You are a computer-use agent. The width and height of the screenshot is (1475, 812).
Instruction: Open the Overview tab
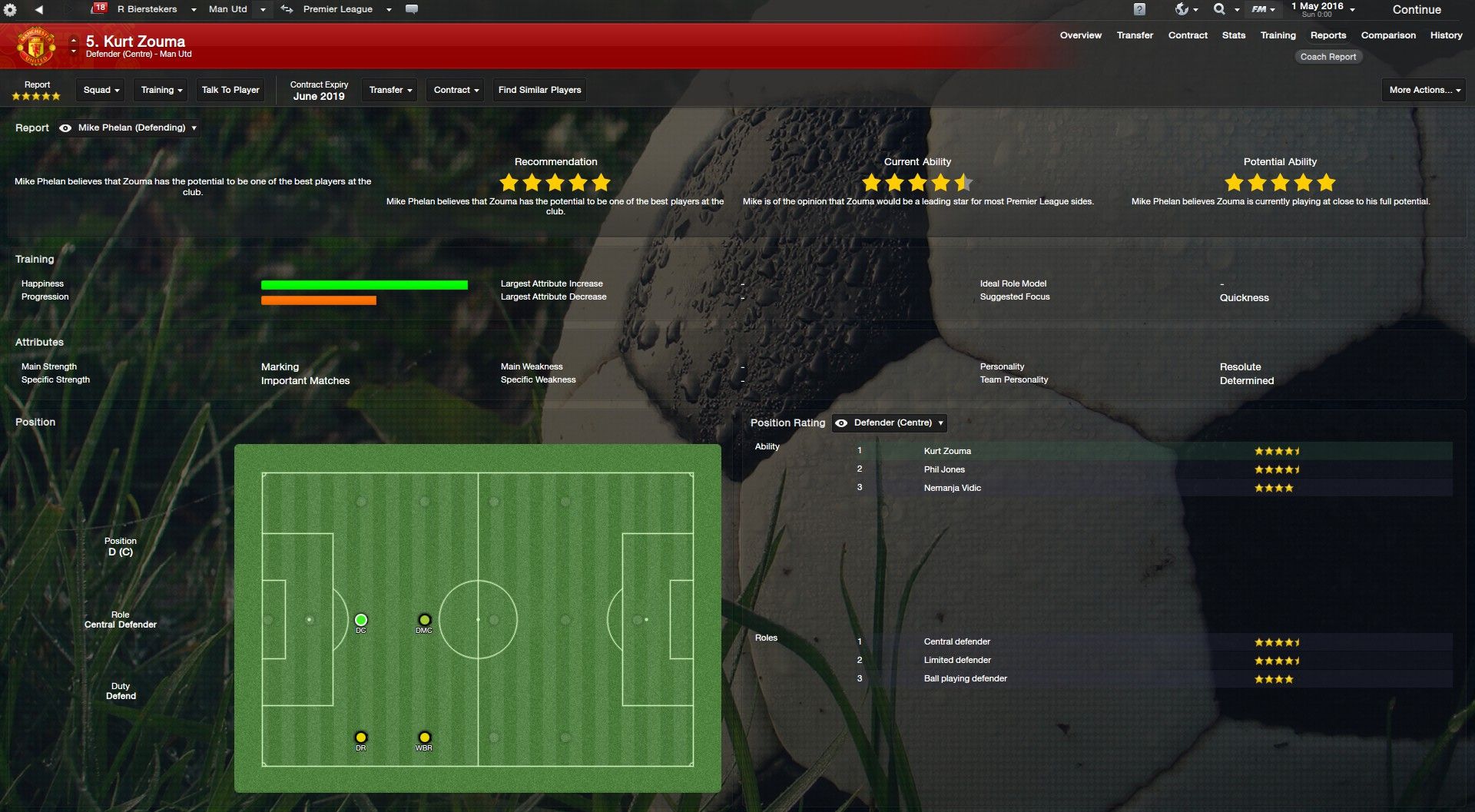pos(1080,35)
